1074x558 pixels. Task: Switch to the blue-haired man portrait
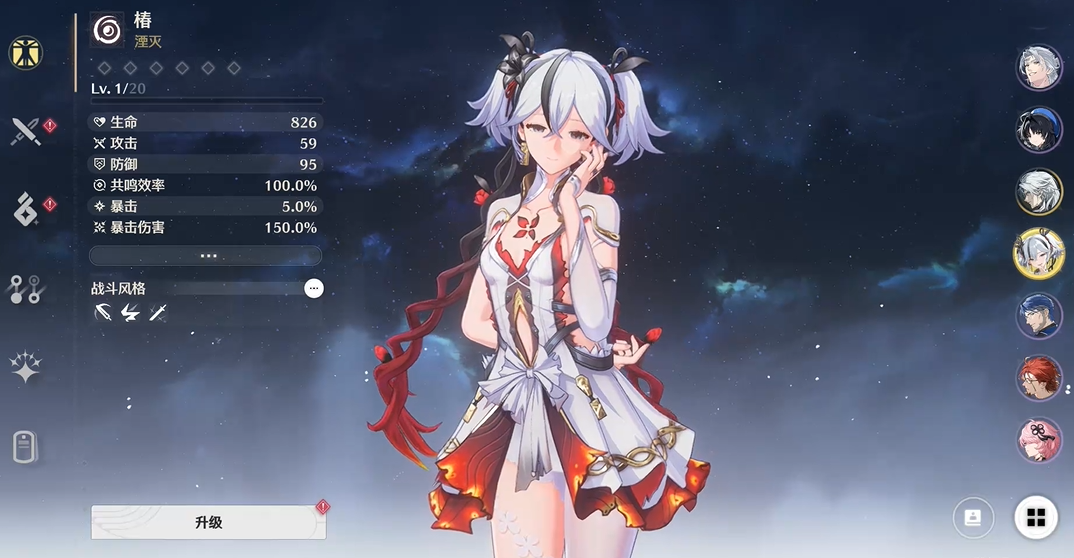(x=1039, y=316)
